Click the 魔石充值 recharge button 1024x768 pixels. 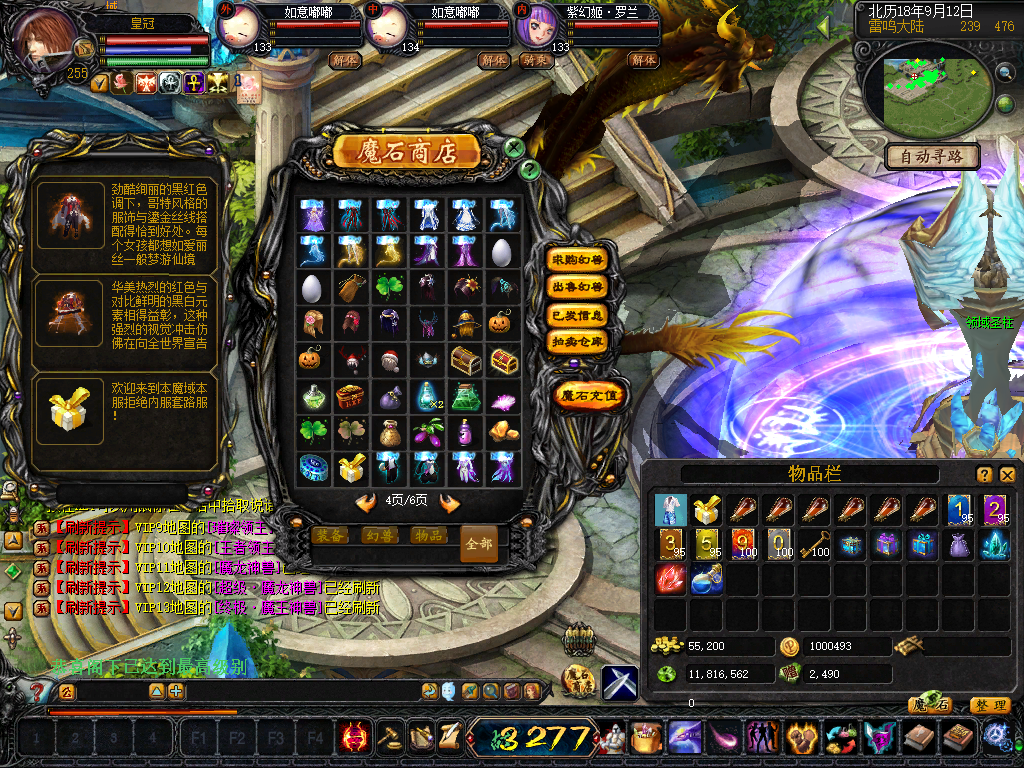pos(589,395)
